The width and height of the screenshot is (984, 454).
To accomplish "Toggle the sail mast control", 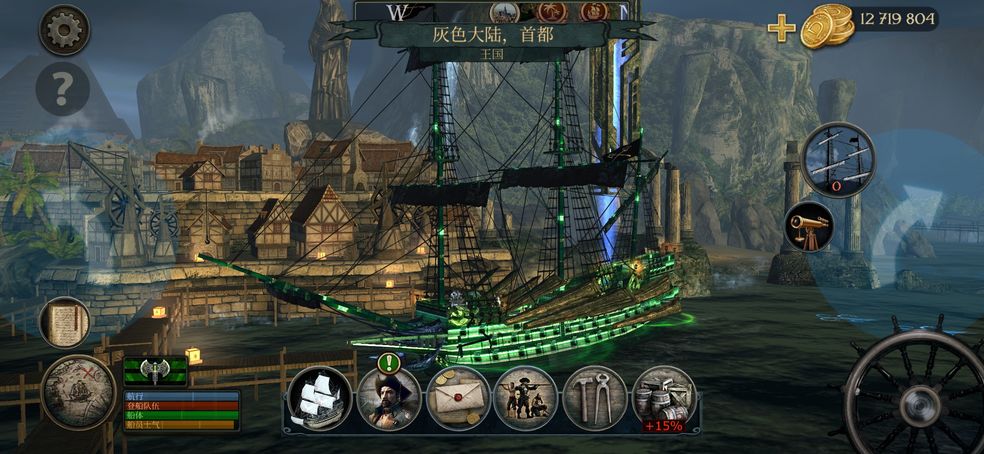I will coord(838,160).
